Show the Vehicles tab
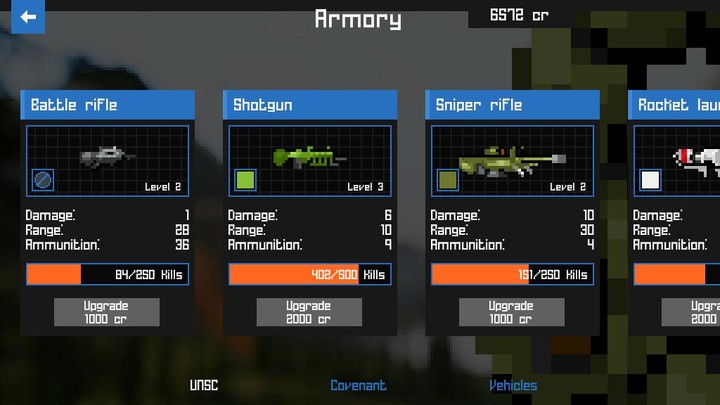Viewport: 720px width, 405px height. (513, 385)
